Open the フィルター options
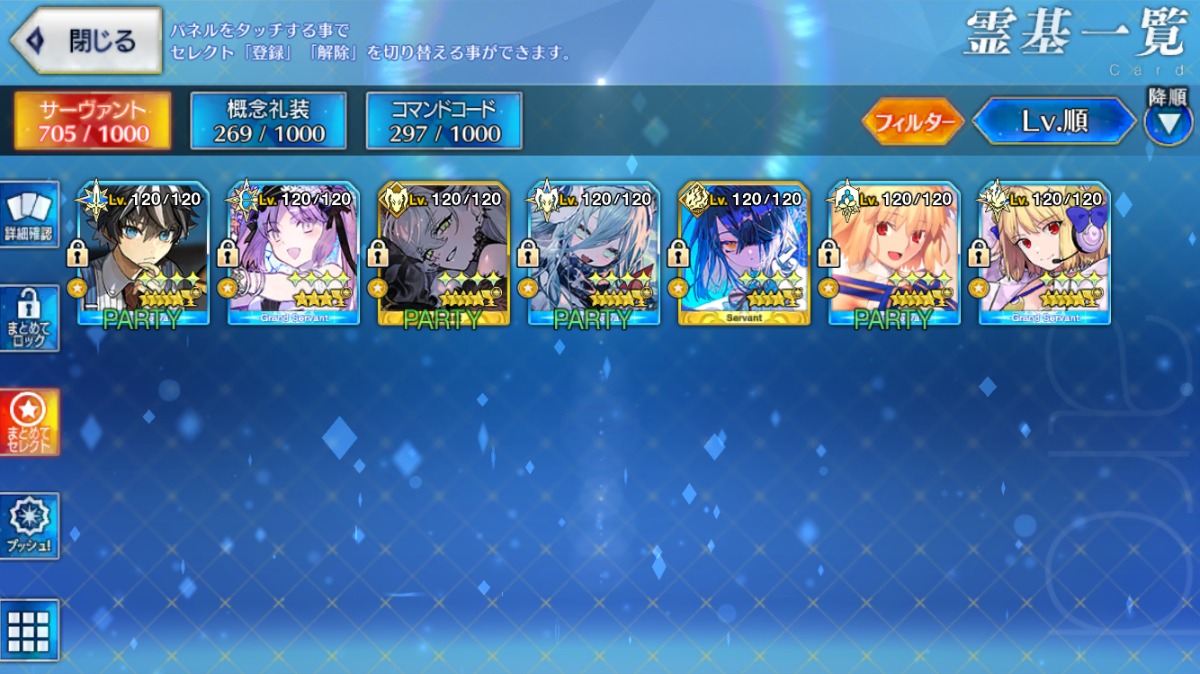The height and width of the screenshot is (674, 1200). (912, 122)
